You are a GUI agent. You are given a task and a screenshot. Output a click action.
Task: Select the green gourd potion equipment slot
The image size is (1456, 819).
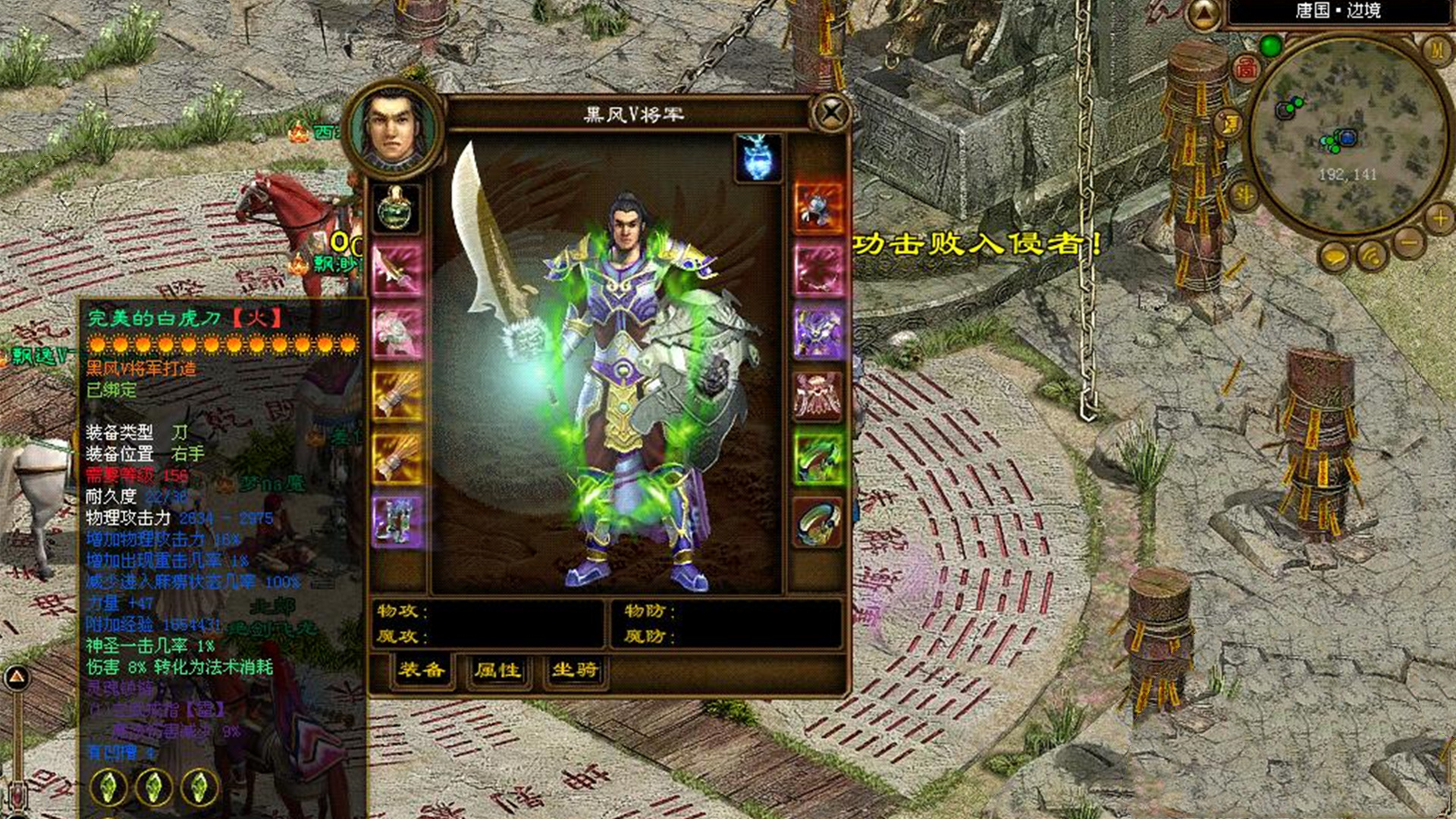(397, 207)
